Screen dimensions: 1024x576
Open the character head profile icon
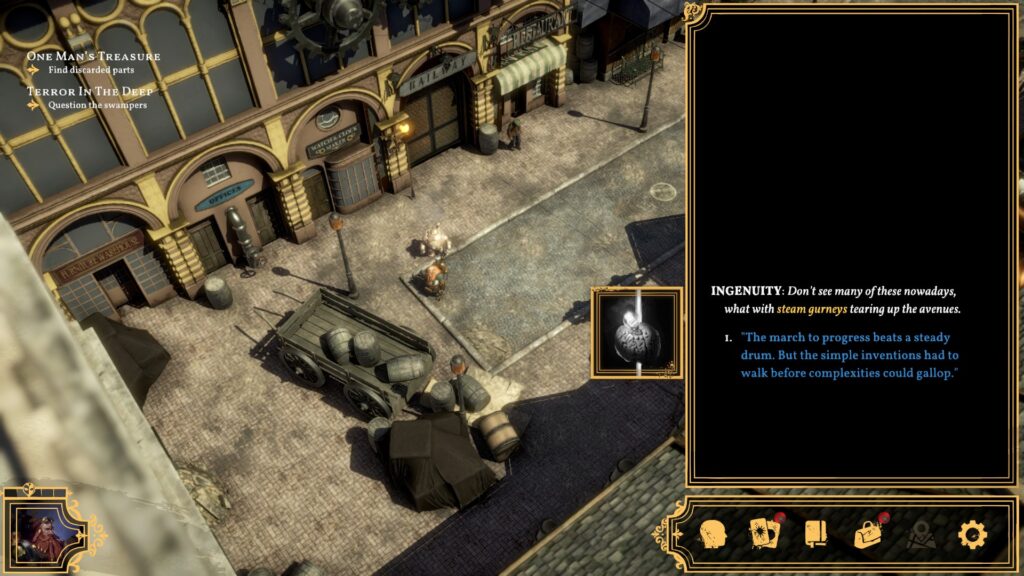711,534
